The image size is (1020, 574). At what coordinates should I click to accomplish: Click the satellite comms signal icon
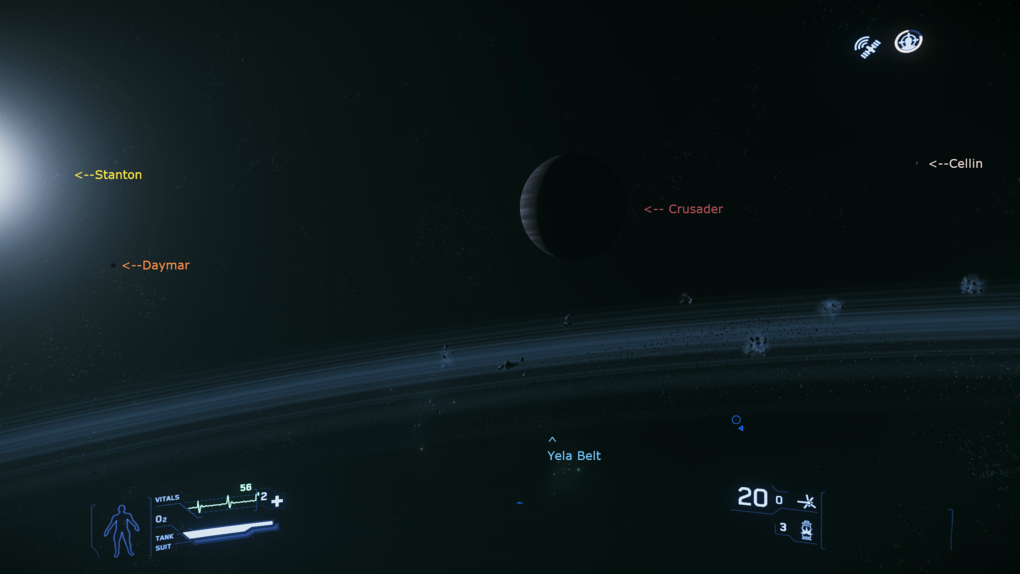pyautogui.click(x=867, y=46)
